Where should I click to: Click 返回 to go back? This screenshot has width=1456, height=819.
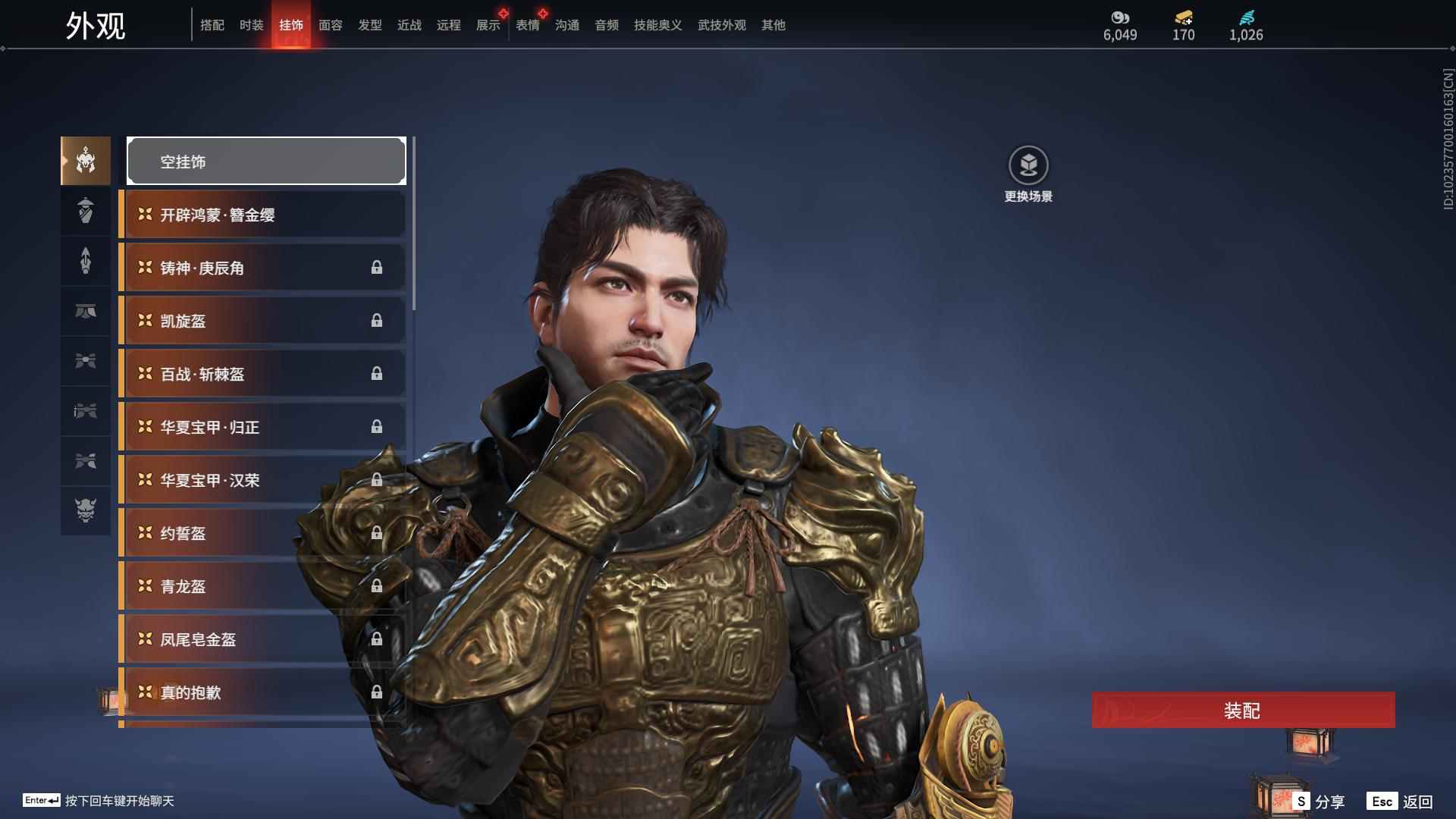click(x=1401, y=802)
